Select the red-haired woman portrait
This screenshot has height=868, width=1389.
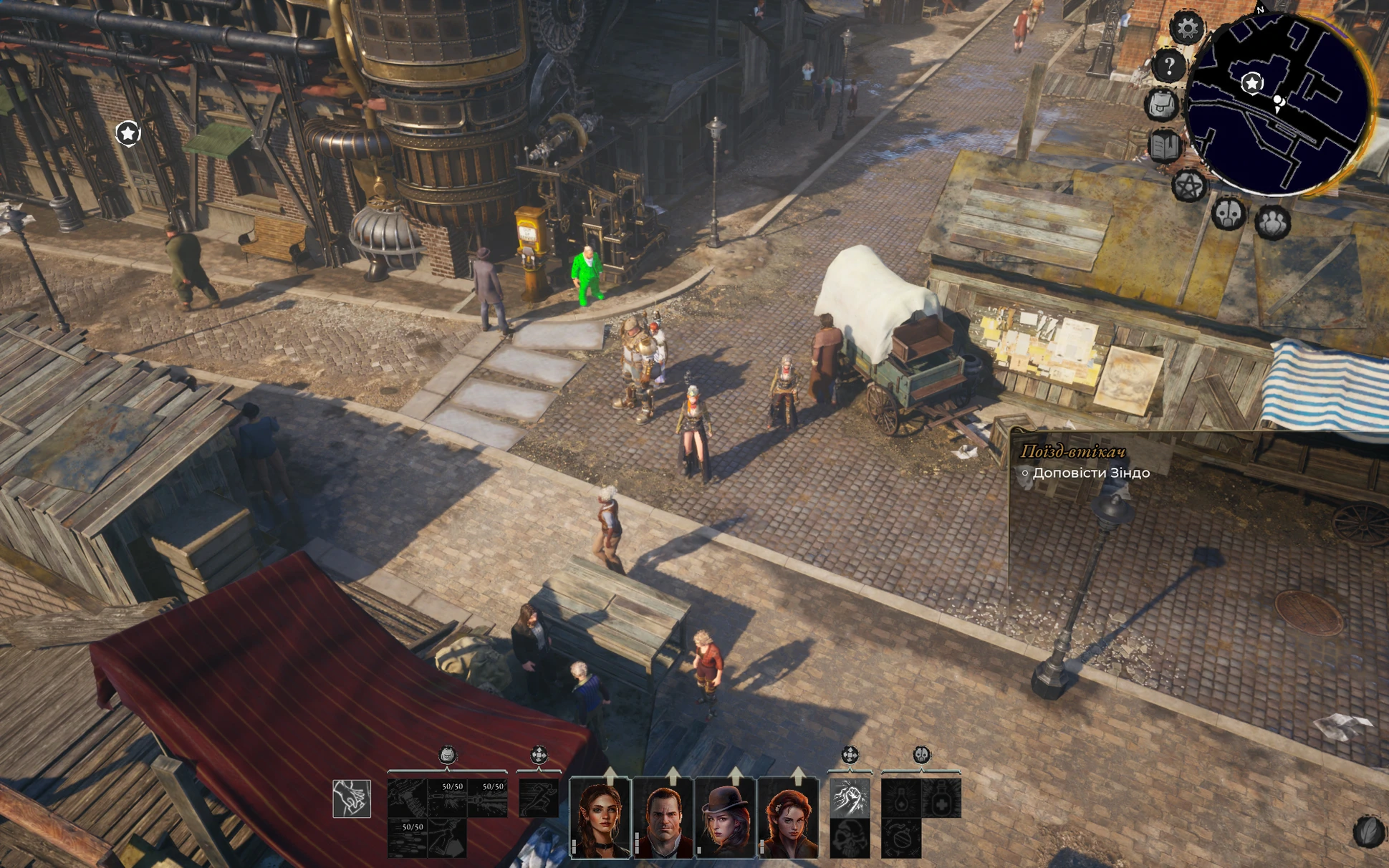787,817
